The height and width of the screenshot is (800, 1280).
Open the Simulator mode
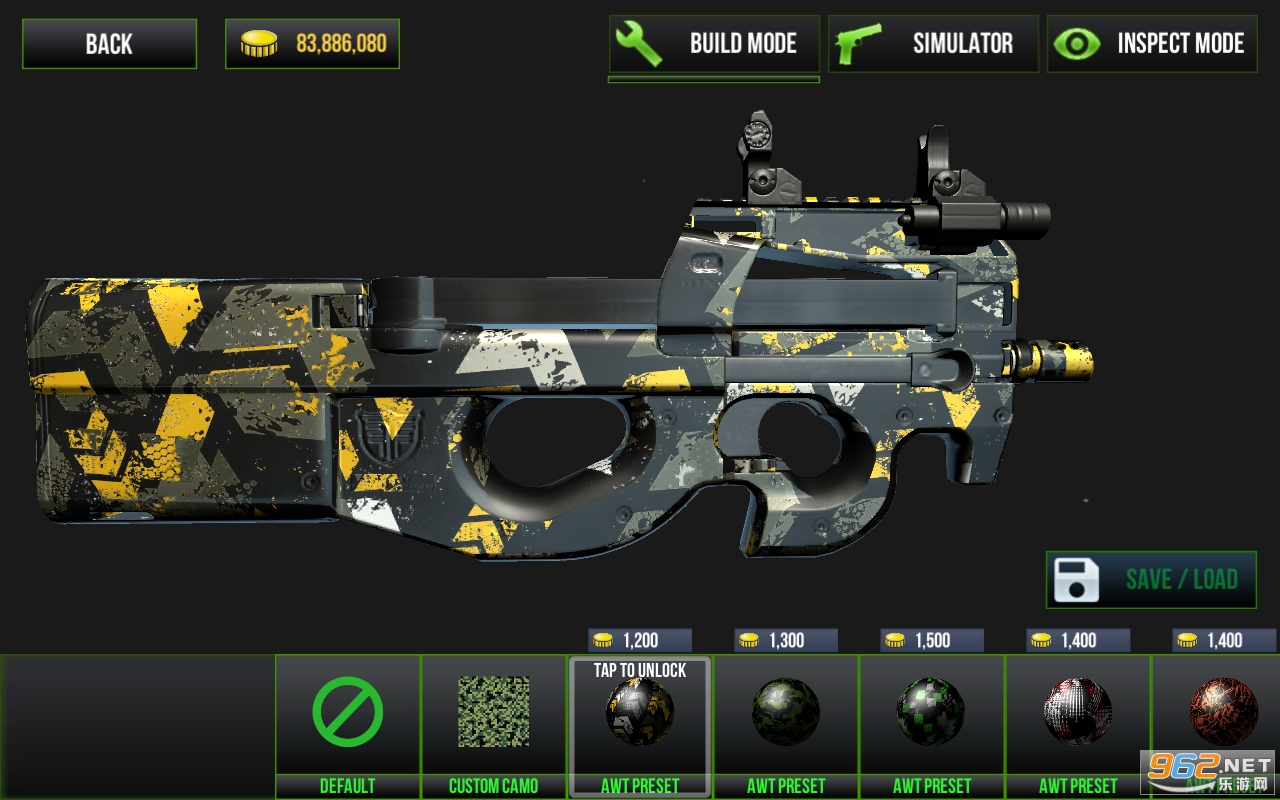(933, 44)
